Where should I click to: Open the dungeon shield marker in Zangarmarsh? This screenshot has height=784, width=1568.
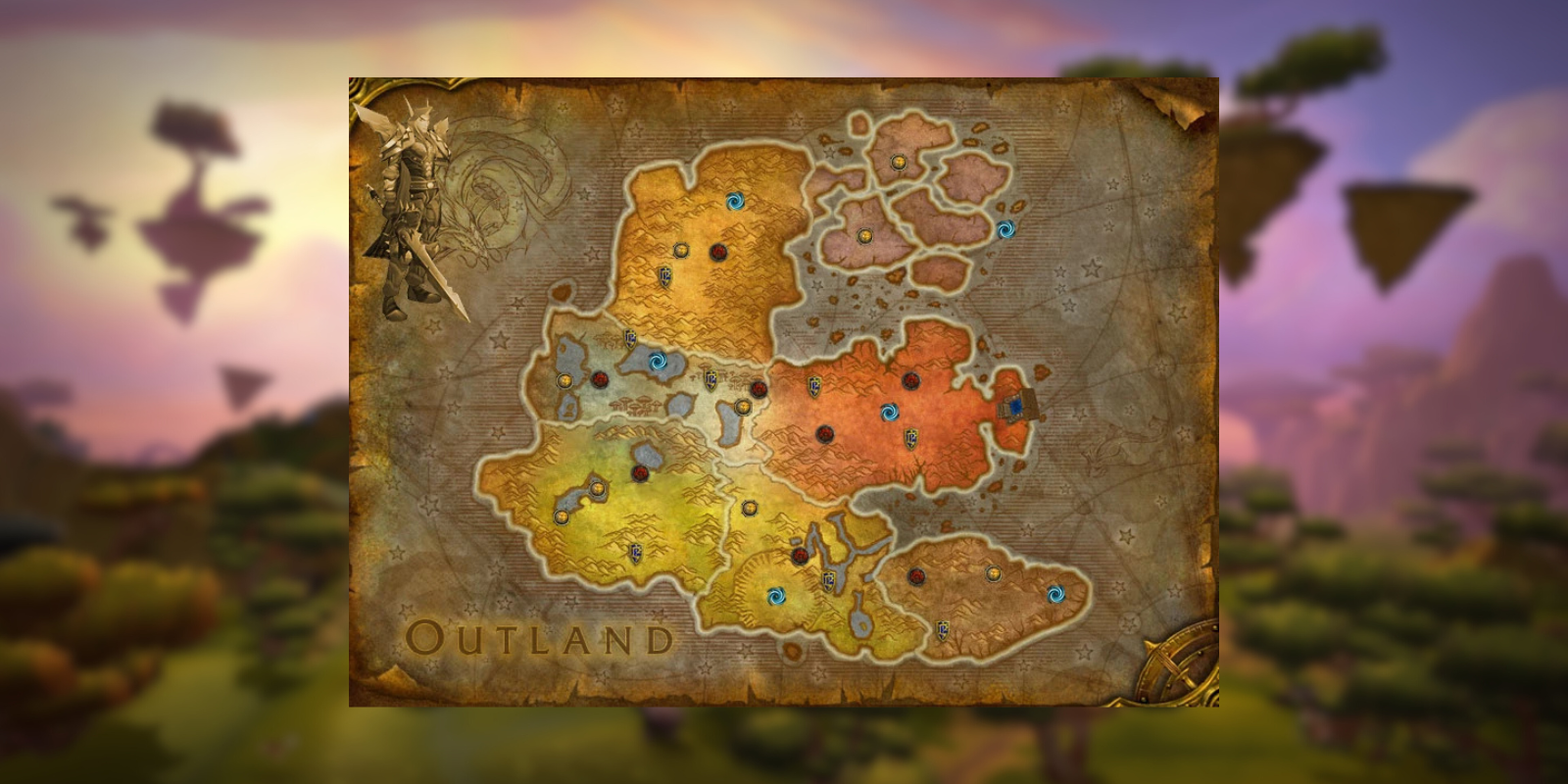710,378
